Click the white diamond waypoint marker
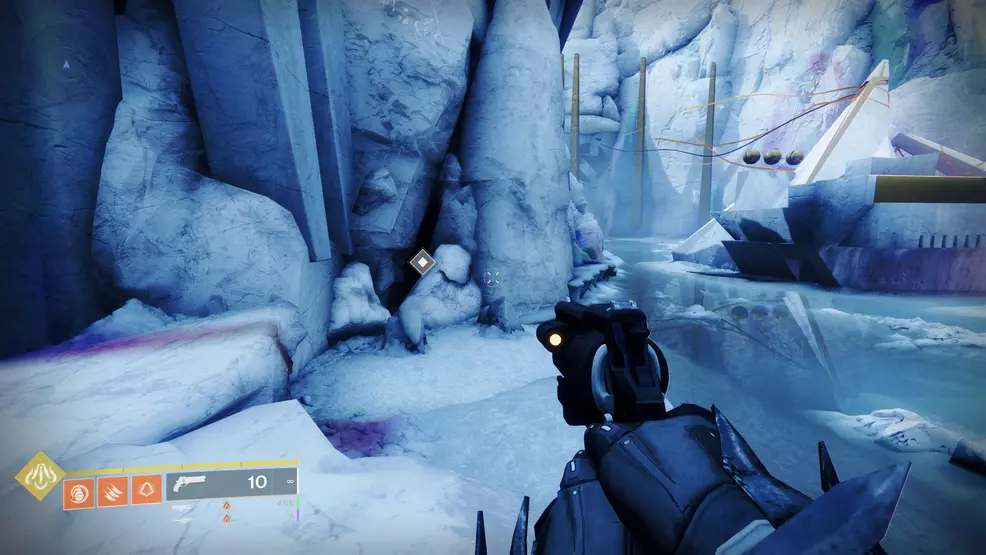Screen dimensions: 986x555 point(423,263)
